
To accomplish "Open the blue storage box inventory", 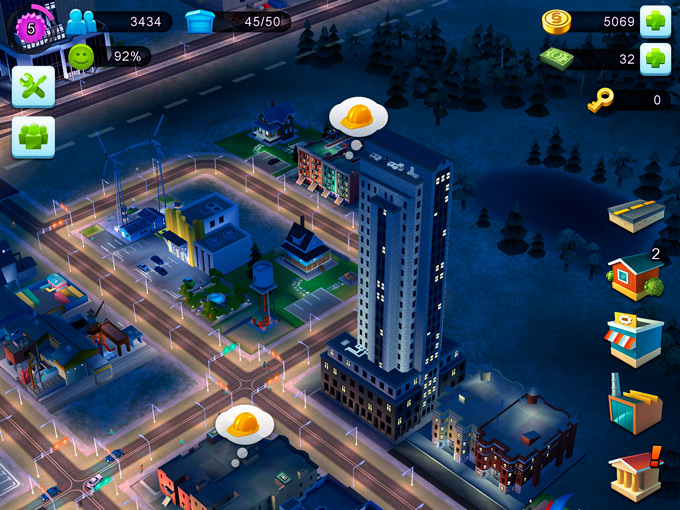I will point(201,20).
